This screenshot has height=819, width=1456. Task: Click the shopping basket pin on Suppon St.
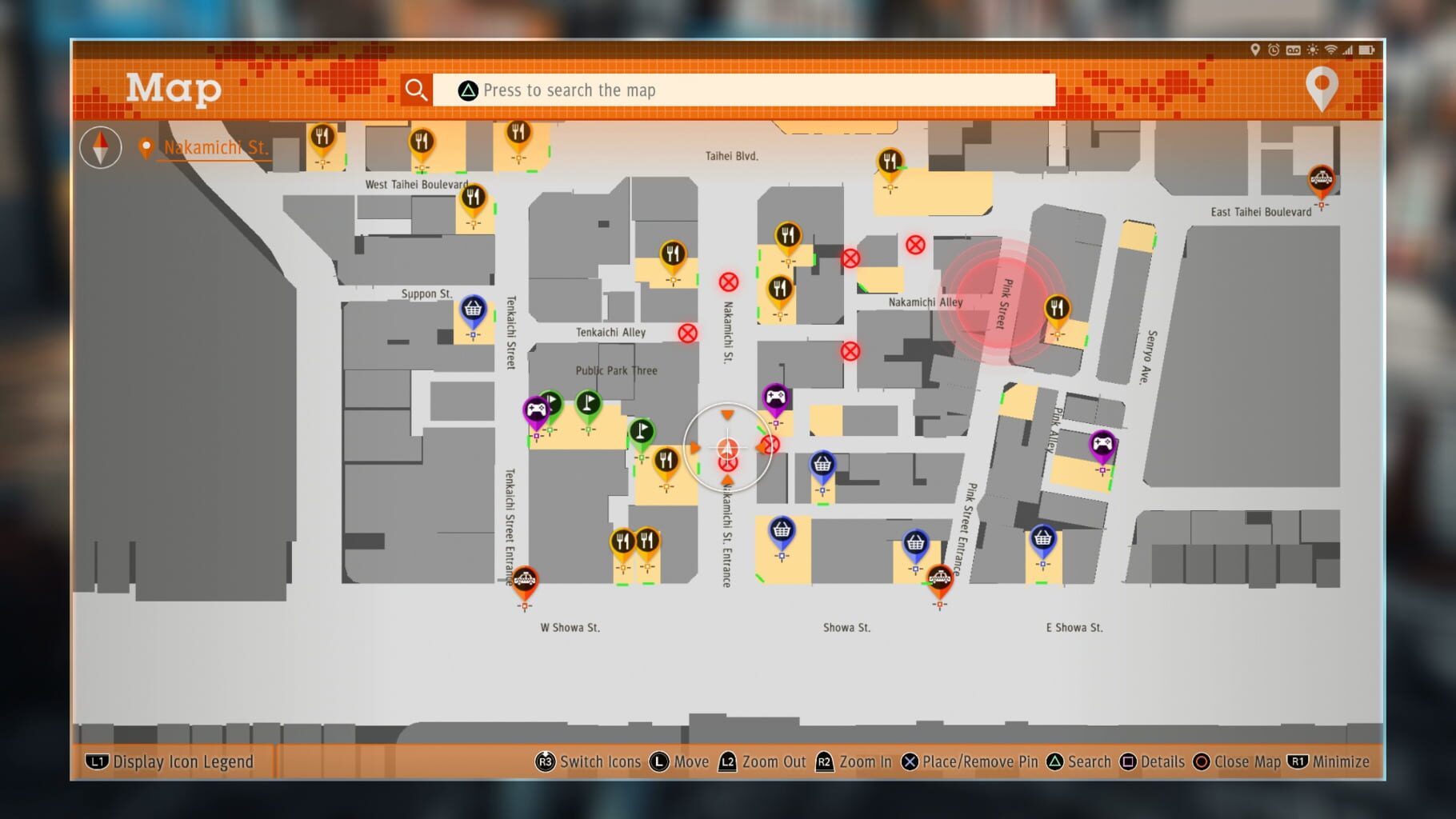(x=473, y=310)
